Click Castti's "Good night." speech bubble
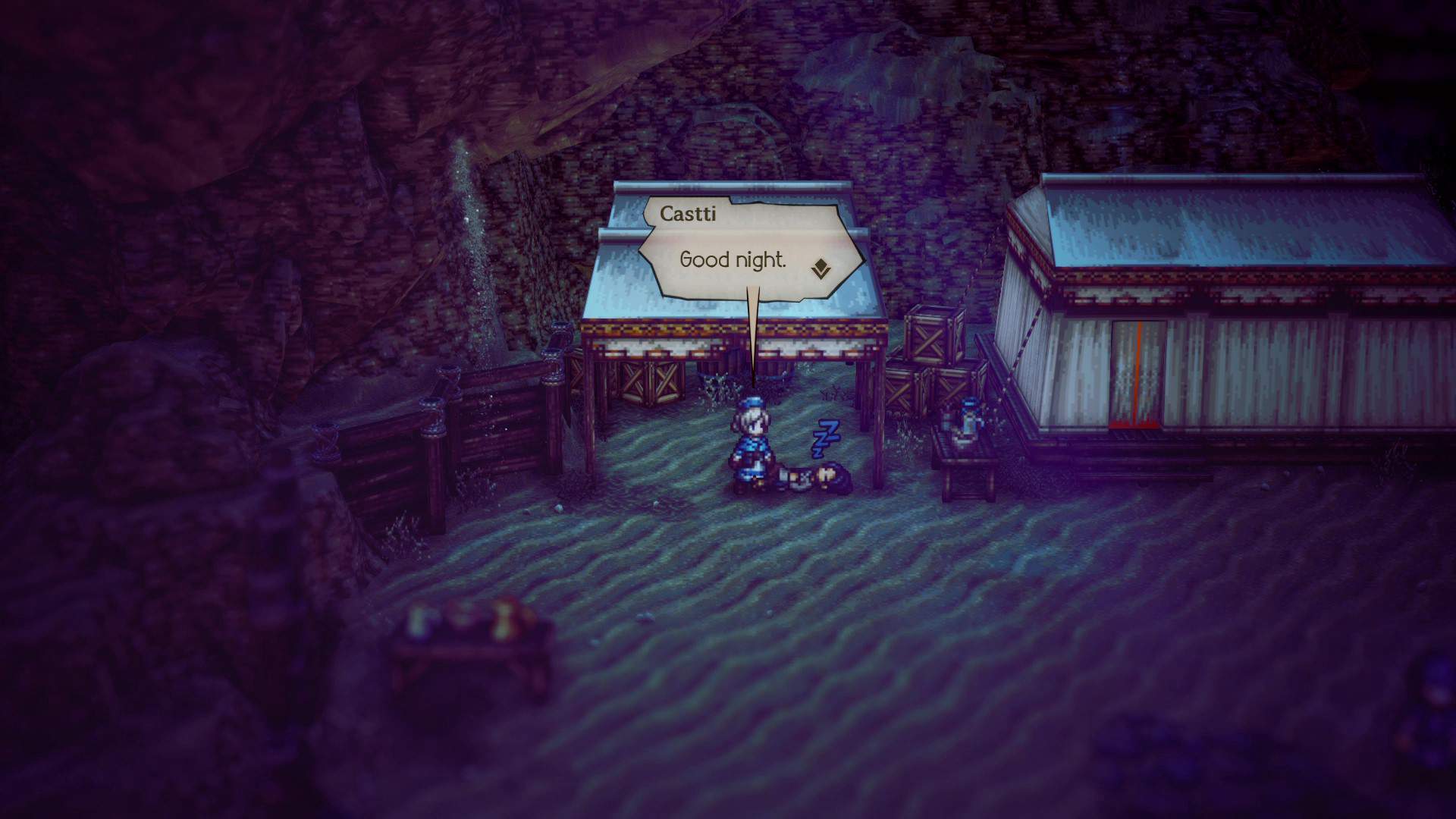This screenshot has width=1456, height=819. (733, 260)
